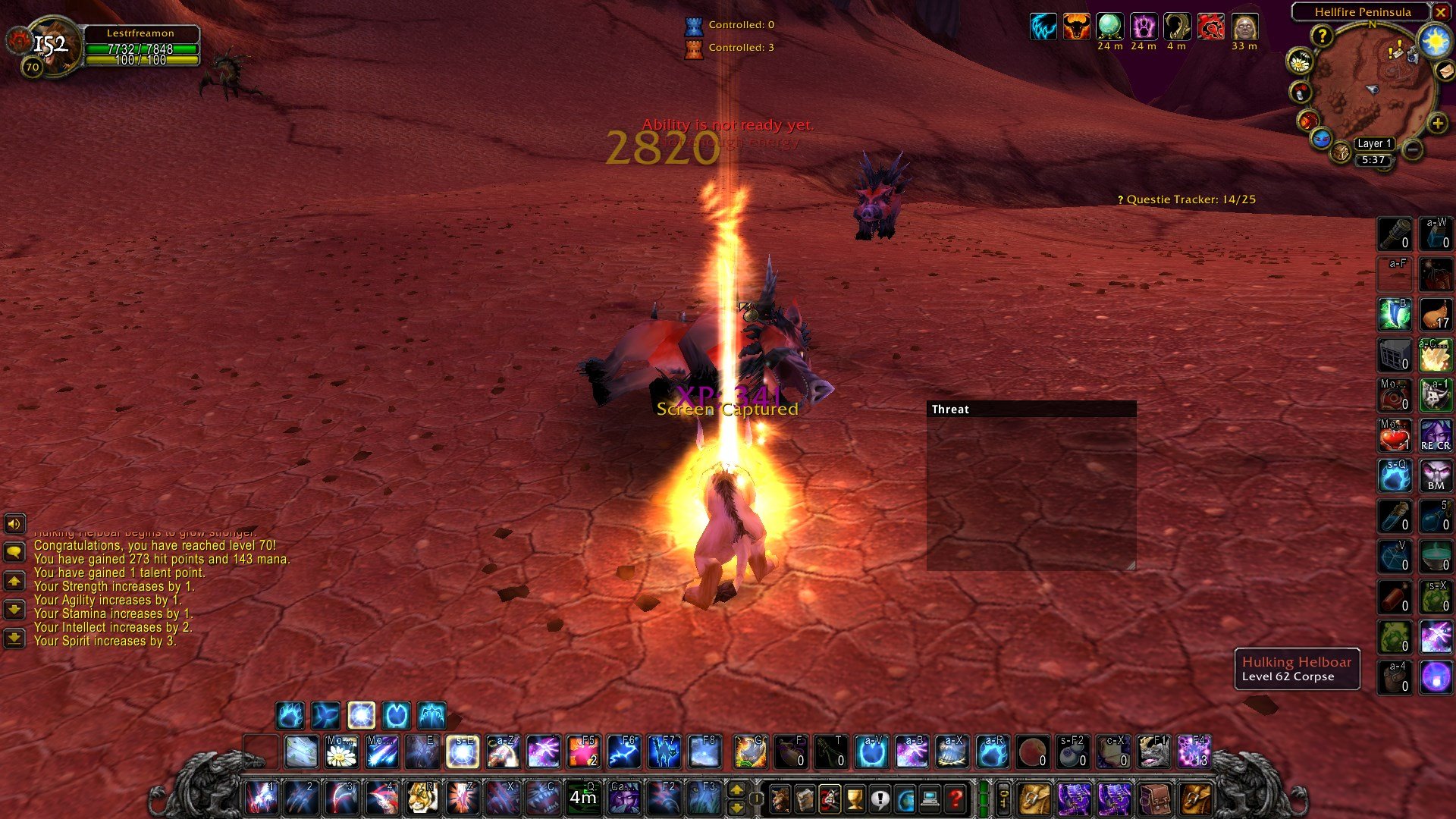Open the sun day/night calendar button

point(1435,41)
